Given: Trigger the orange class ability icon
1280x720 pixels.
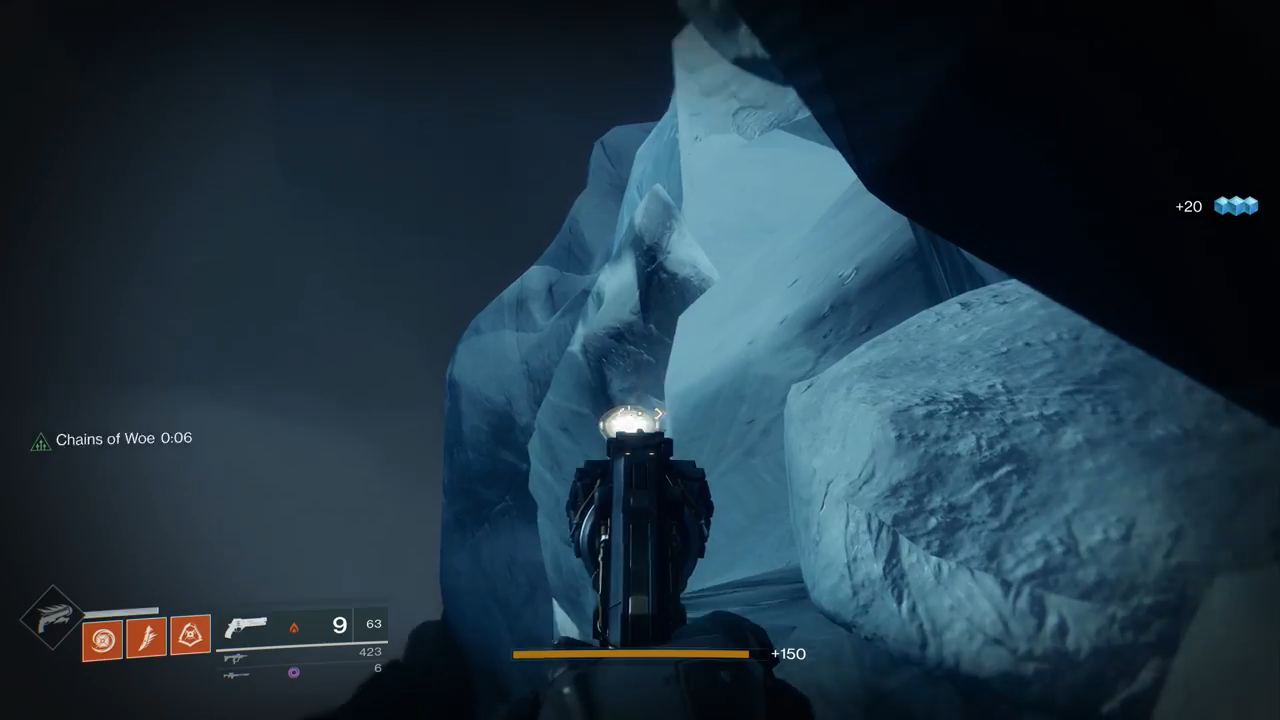Looking at the screenshot, I should [x=190, y=634].
